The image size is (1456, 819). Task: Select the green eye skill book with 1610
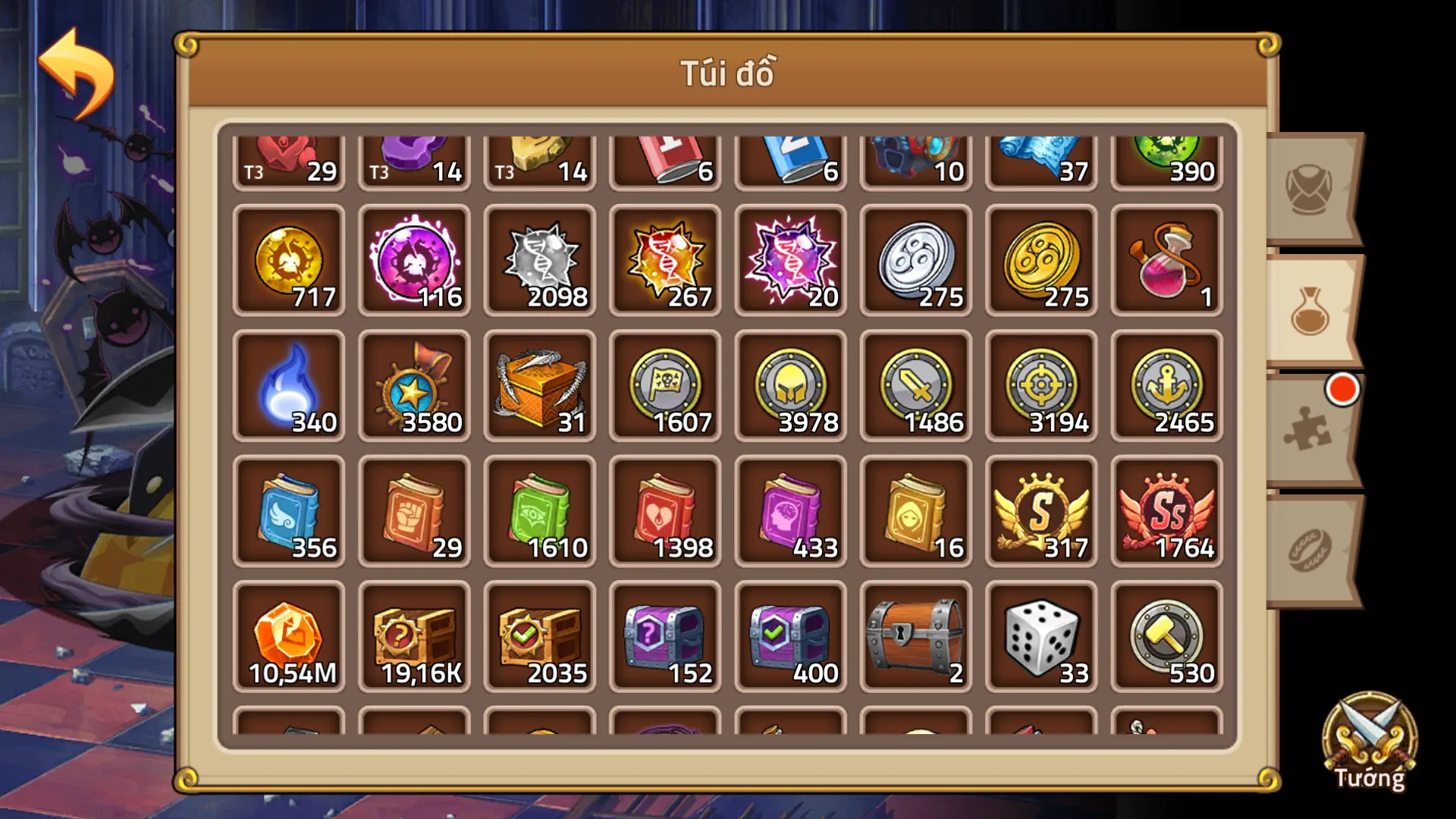(x=540, y=512)
